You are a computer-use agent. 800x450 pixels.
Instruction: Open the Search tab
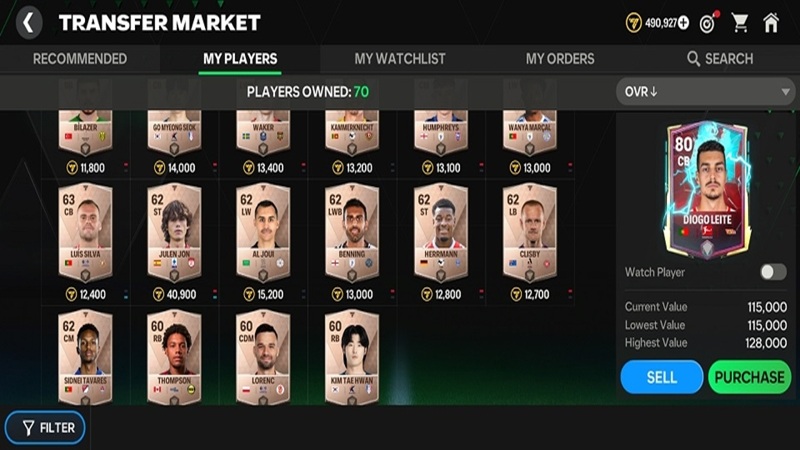tap(720, 59)
